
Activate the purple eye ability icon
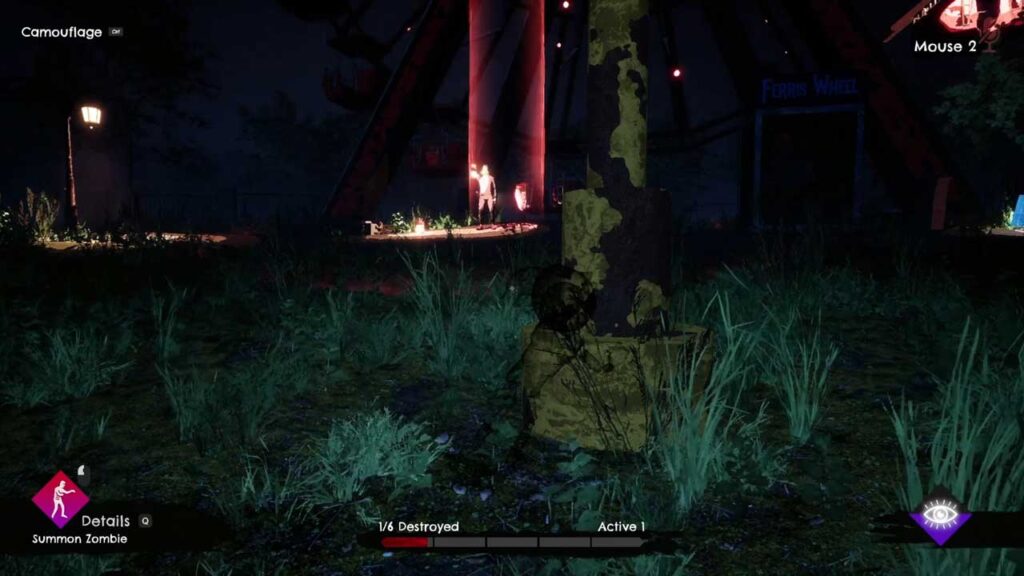click(941, 517)
